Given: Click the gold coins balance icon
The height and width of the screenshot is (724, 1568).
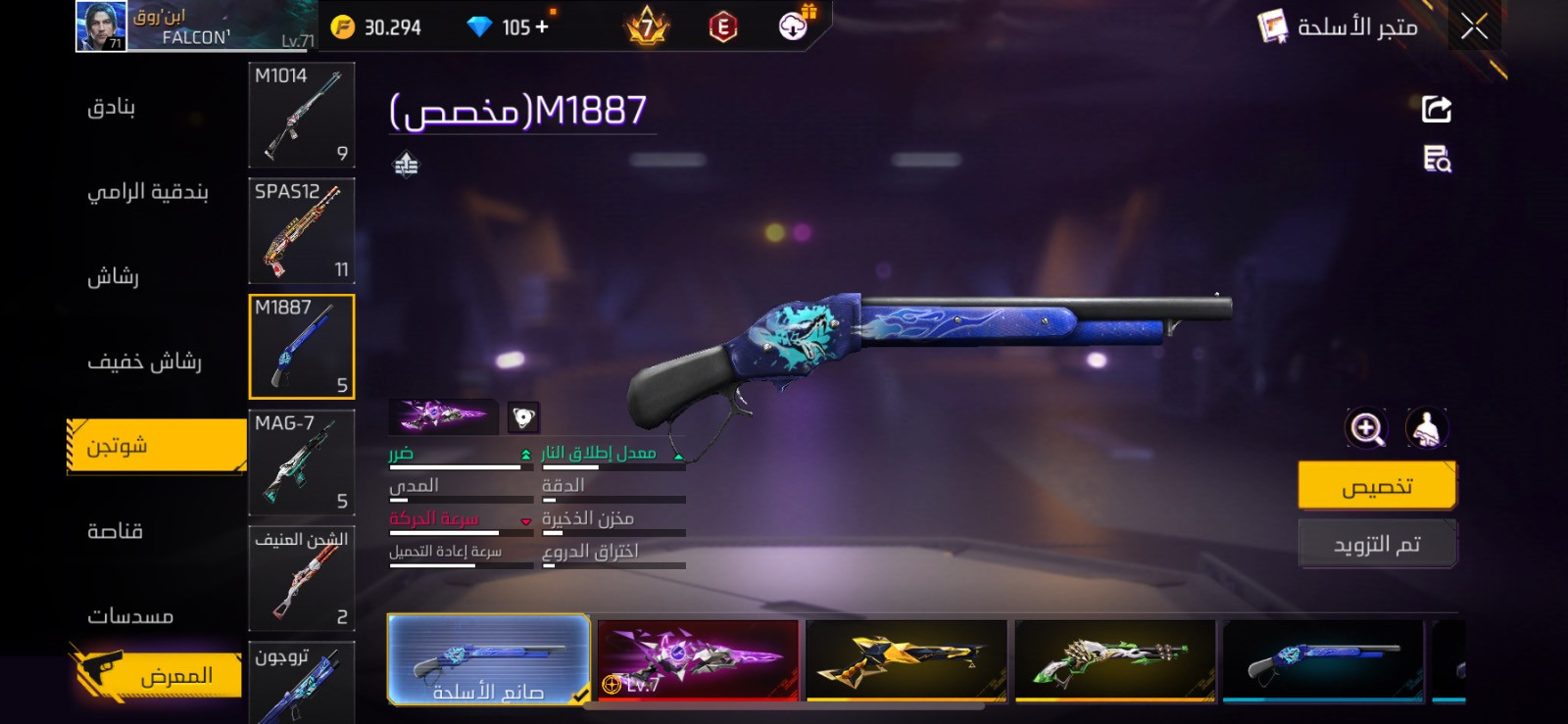Looking at the screenshot, I should [342, 27].
